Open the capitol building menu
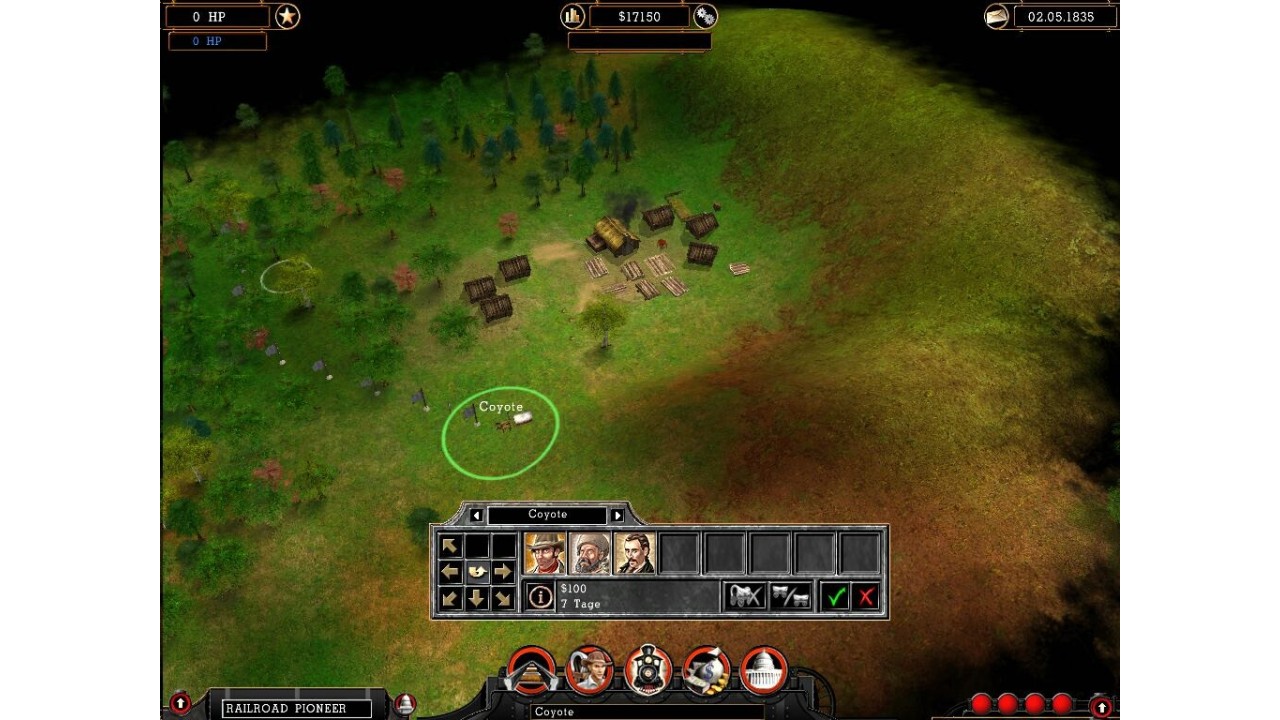The width and height of the screenshot is (1280, 720). [x=764, y=671]
